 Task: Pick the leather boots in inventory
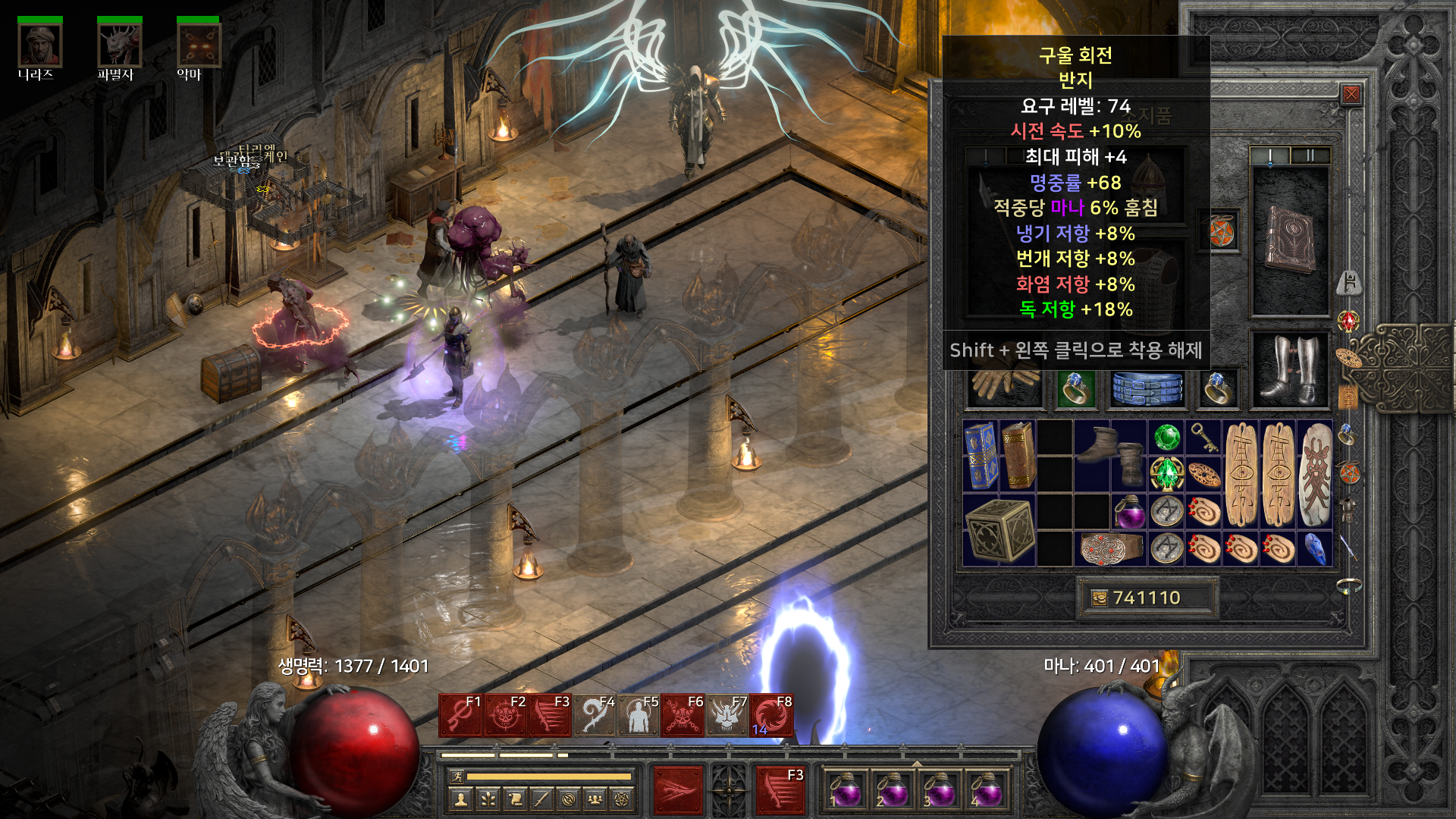point(1111,454)
